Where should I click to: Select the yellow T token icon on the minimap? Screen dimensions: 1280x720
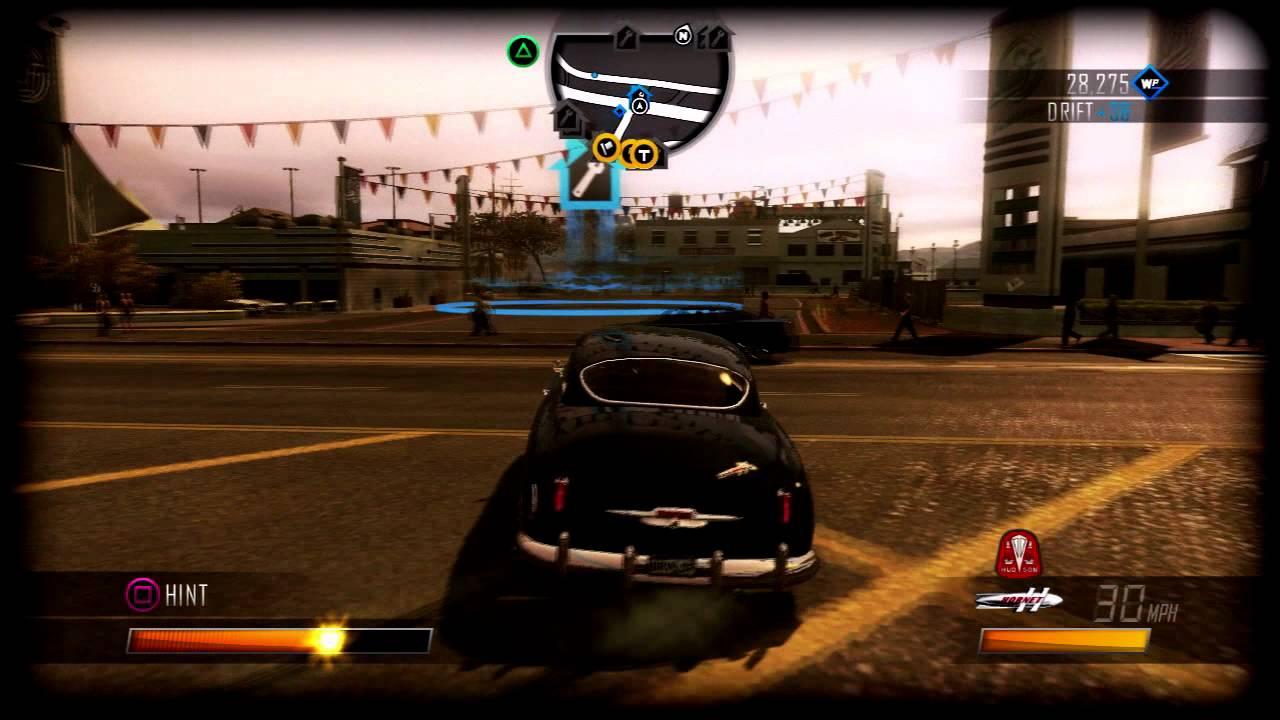click(x=644, y=155)
